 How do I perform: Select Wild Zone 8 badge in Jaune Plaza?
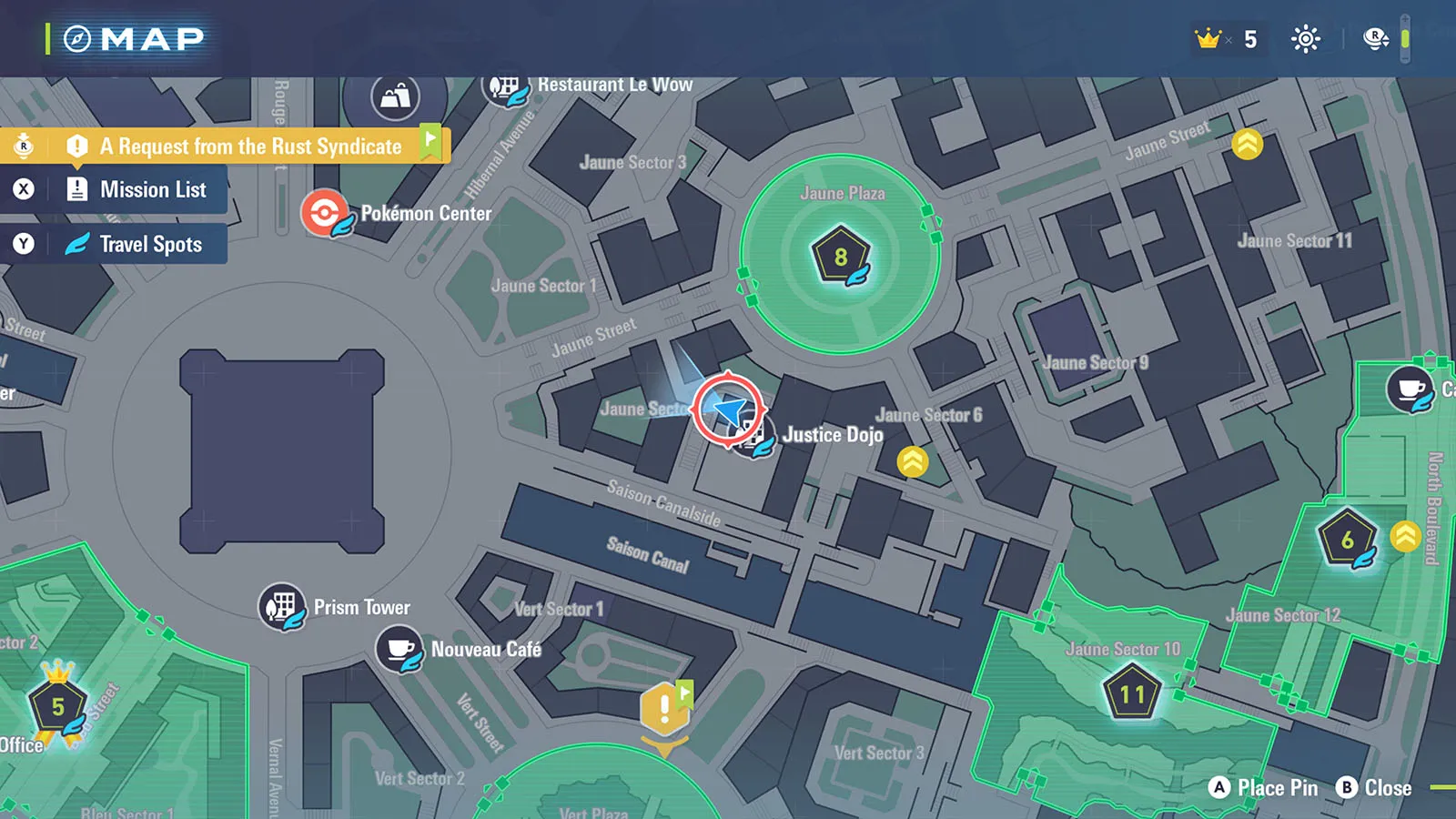(x=841, y=258)
